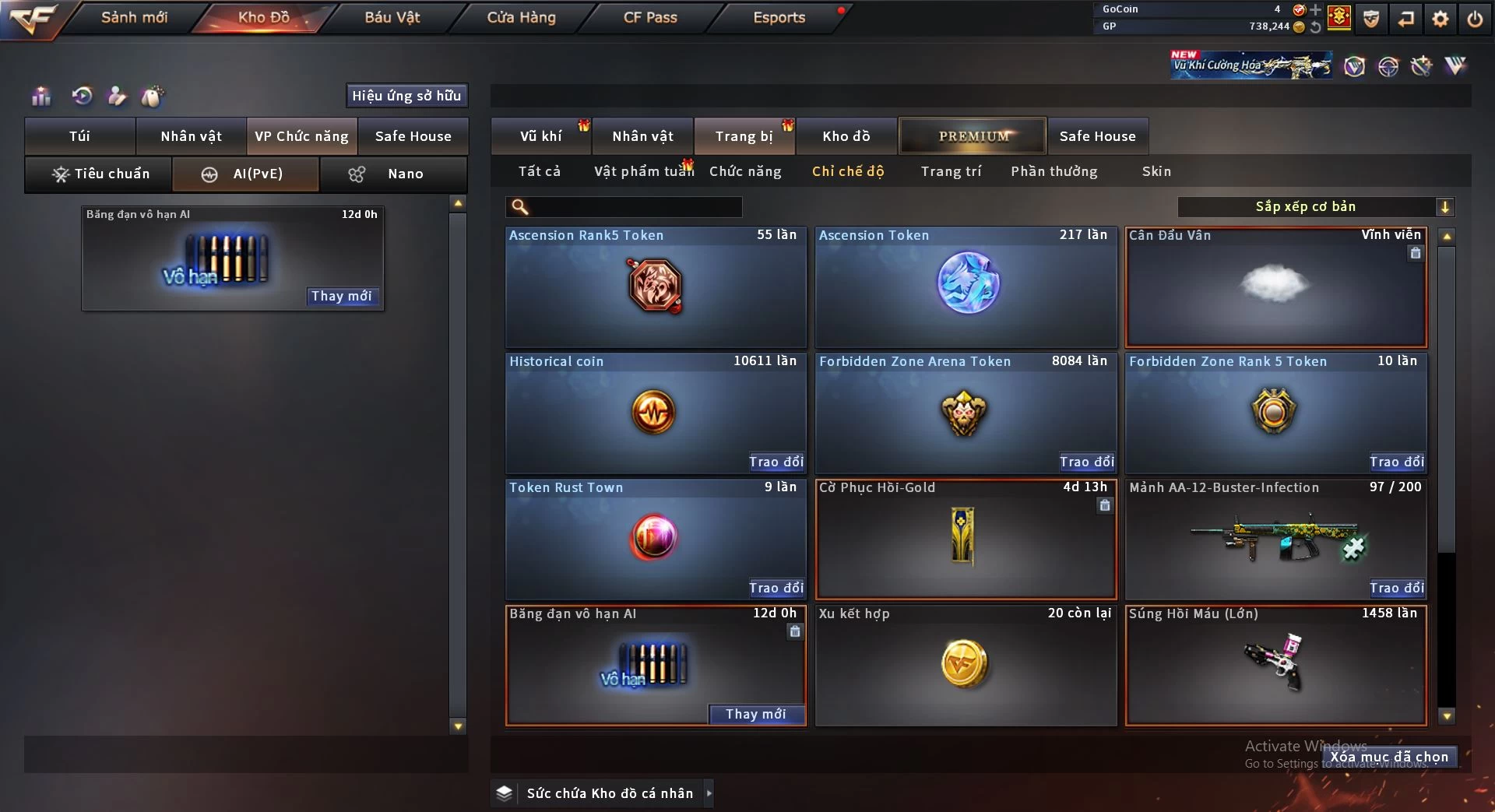Choose the Phần thưởng sub-category
This screenshot has height=812, width=1495.
(x=1054, y=171)
